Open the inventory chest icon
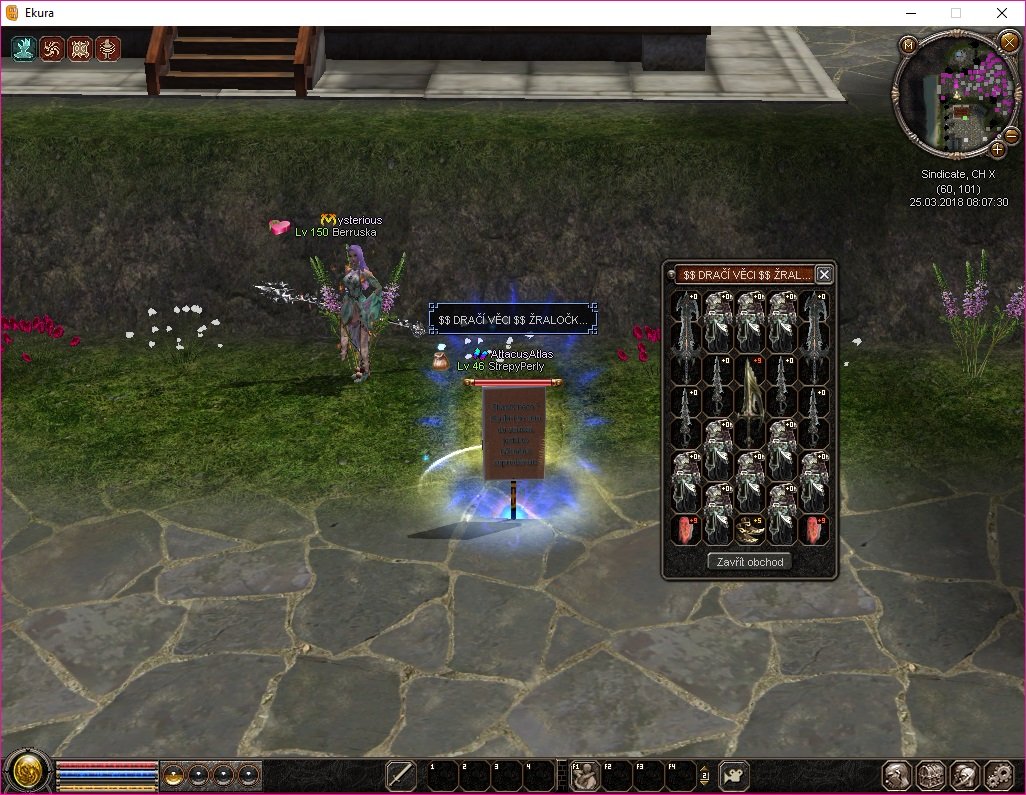The image size is (1026, 795). pyautogui.click(x=932, y=775)
